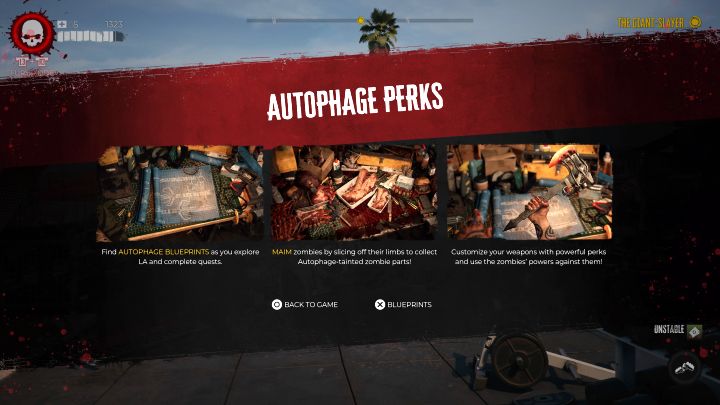
Task: Choose Back to Game
Action: pyautogui.click(x=305, y=304)
